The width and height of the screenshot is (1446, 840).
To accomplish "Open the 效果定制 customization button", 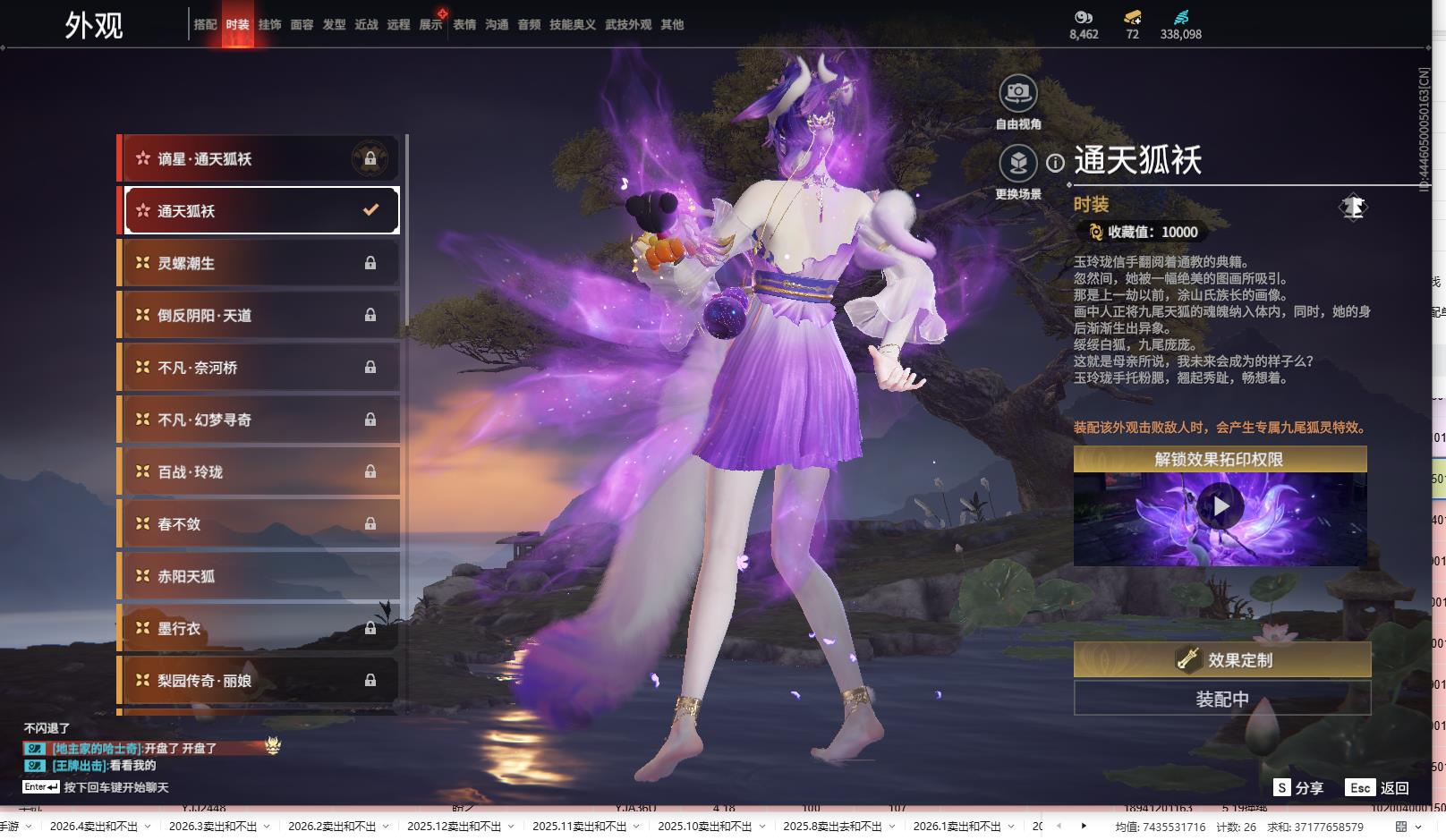I will (1221, 660).
